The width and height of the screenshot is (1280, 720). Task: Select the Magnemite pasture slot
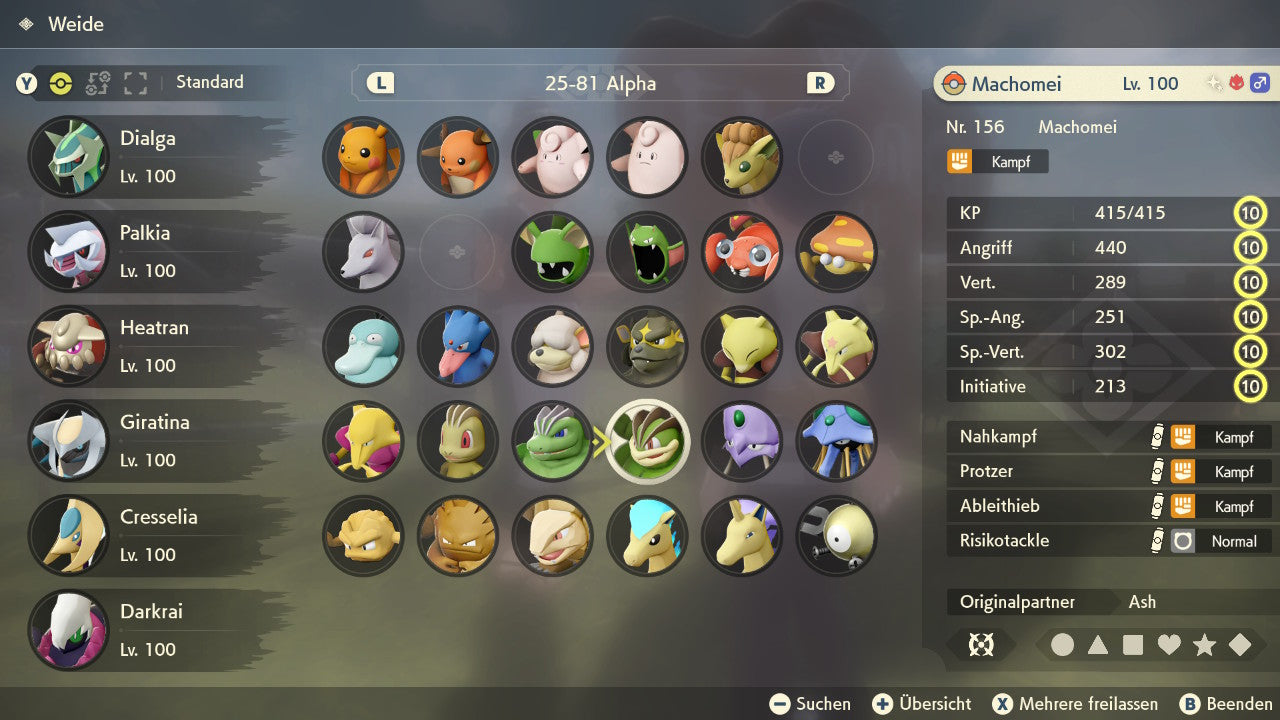tap(837, 536)
